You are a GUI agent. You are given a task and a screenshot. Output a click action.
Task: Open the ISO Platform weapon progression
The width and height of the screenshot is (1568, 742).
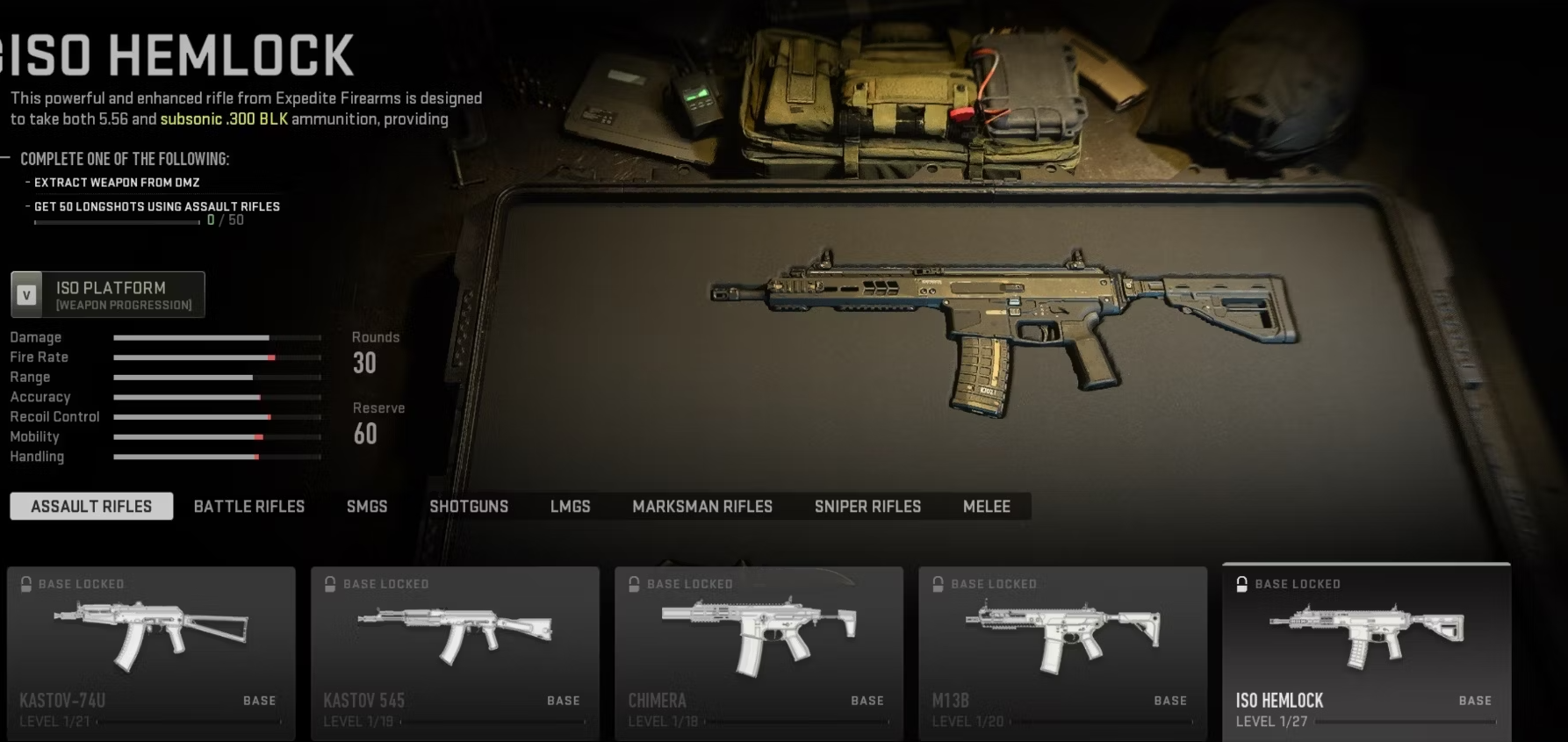(x=108, y=294)
